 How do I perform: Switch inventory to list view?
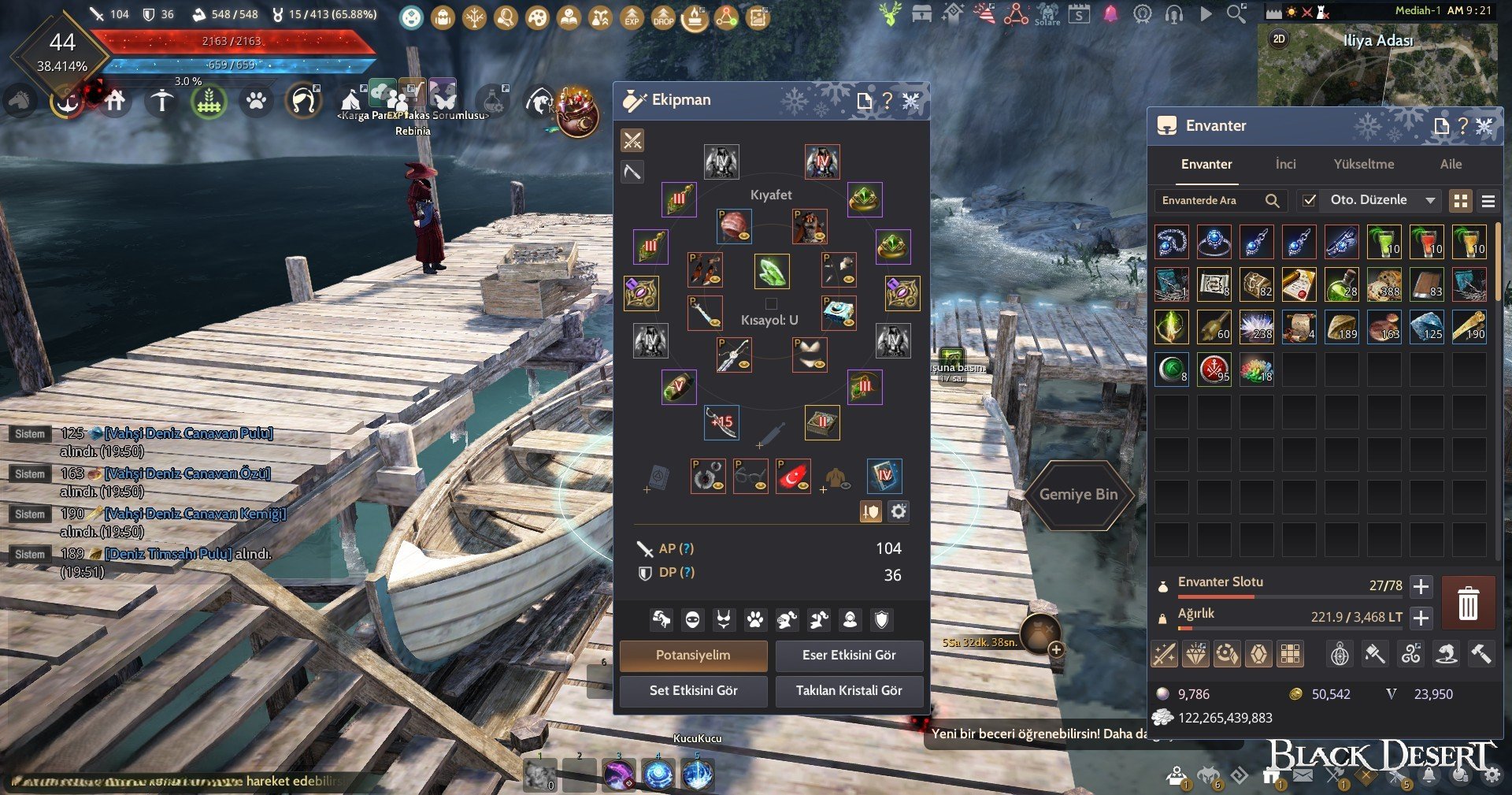tap(1488, 201)
